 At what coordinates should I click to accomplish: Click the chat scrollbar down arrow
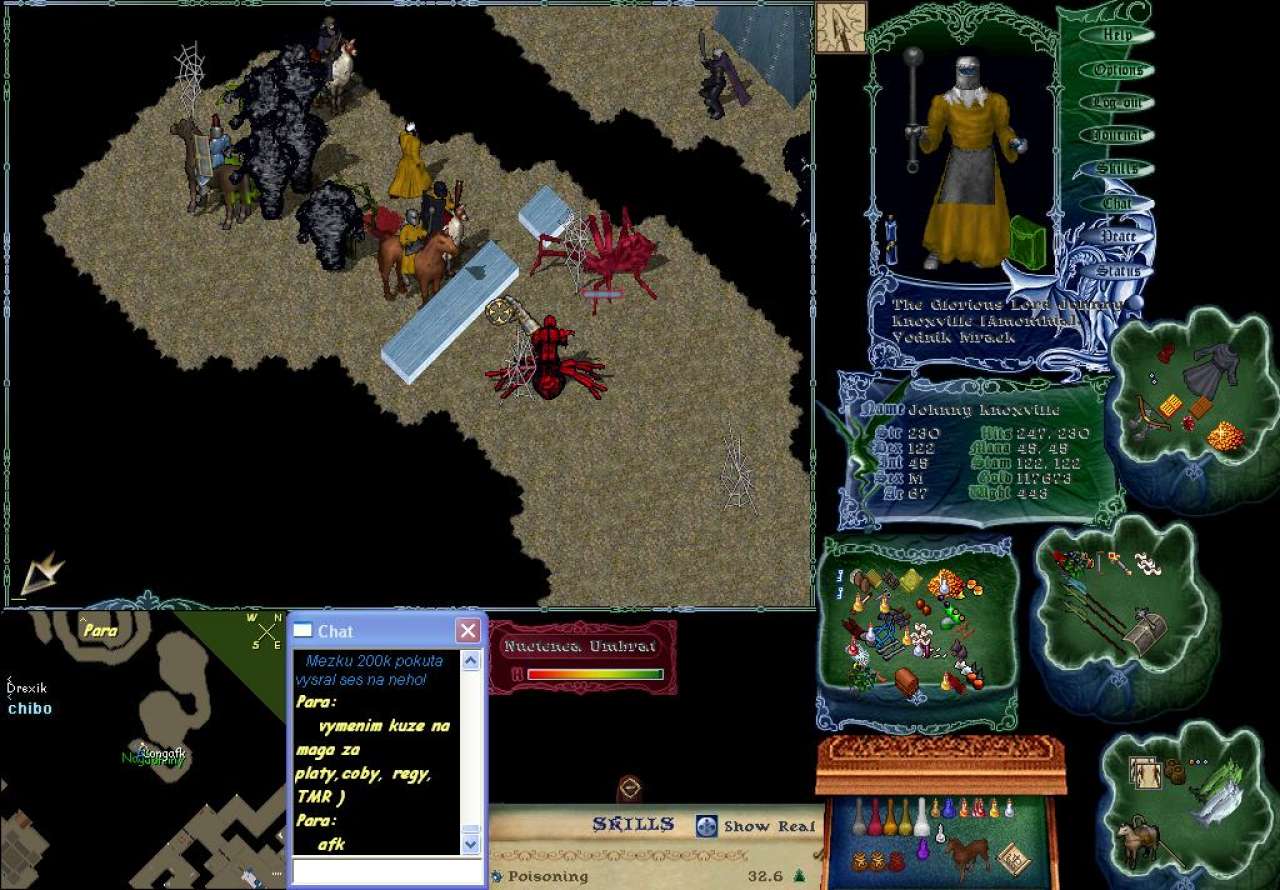pos(471,845)
